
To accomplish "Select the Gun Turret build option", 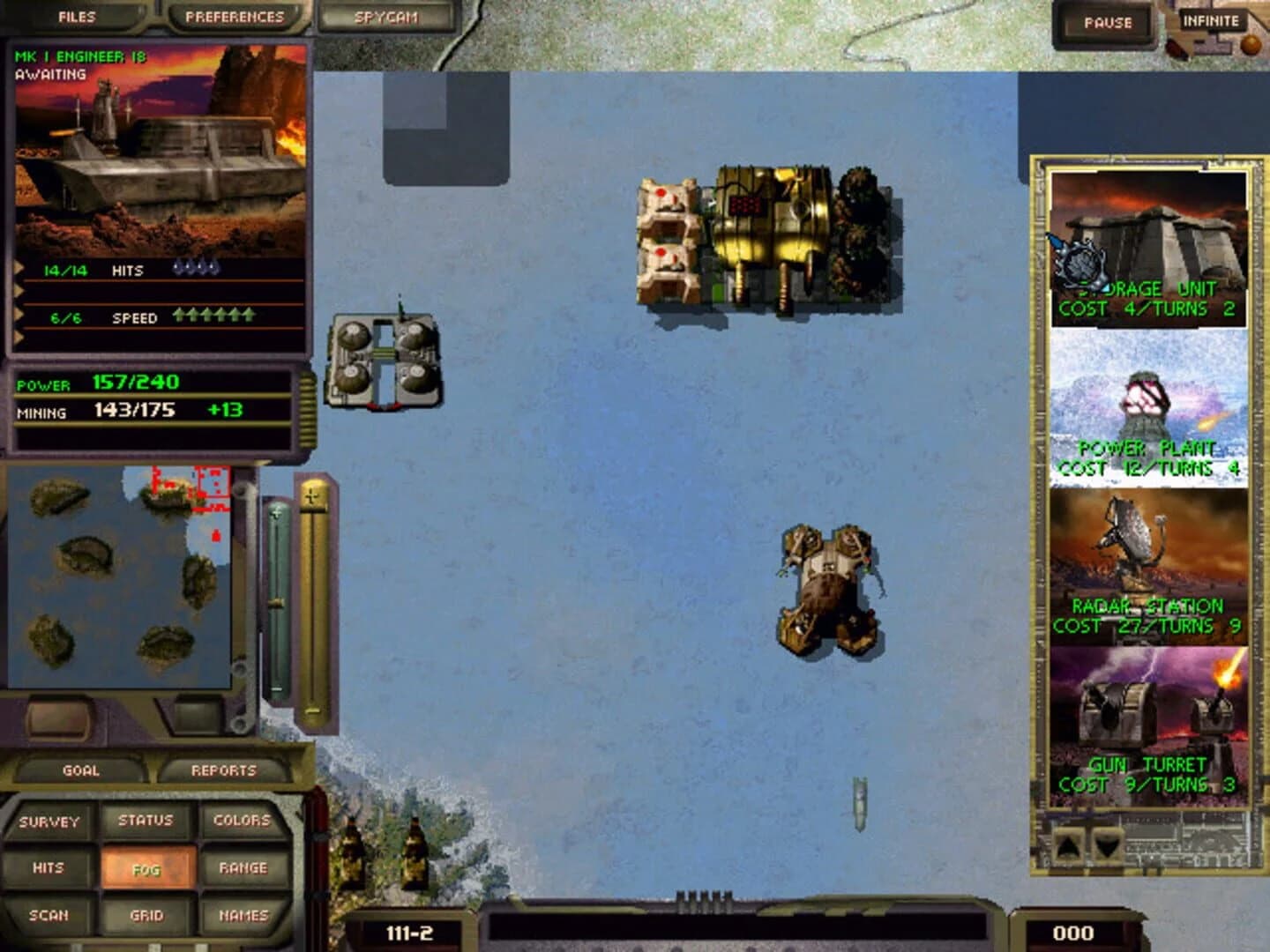I will click(1148, 723).
